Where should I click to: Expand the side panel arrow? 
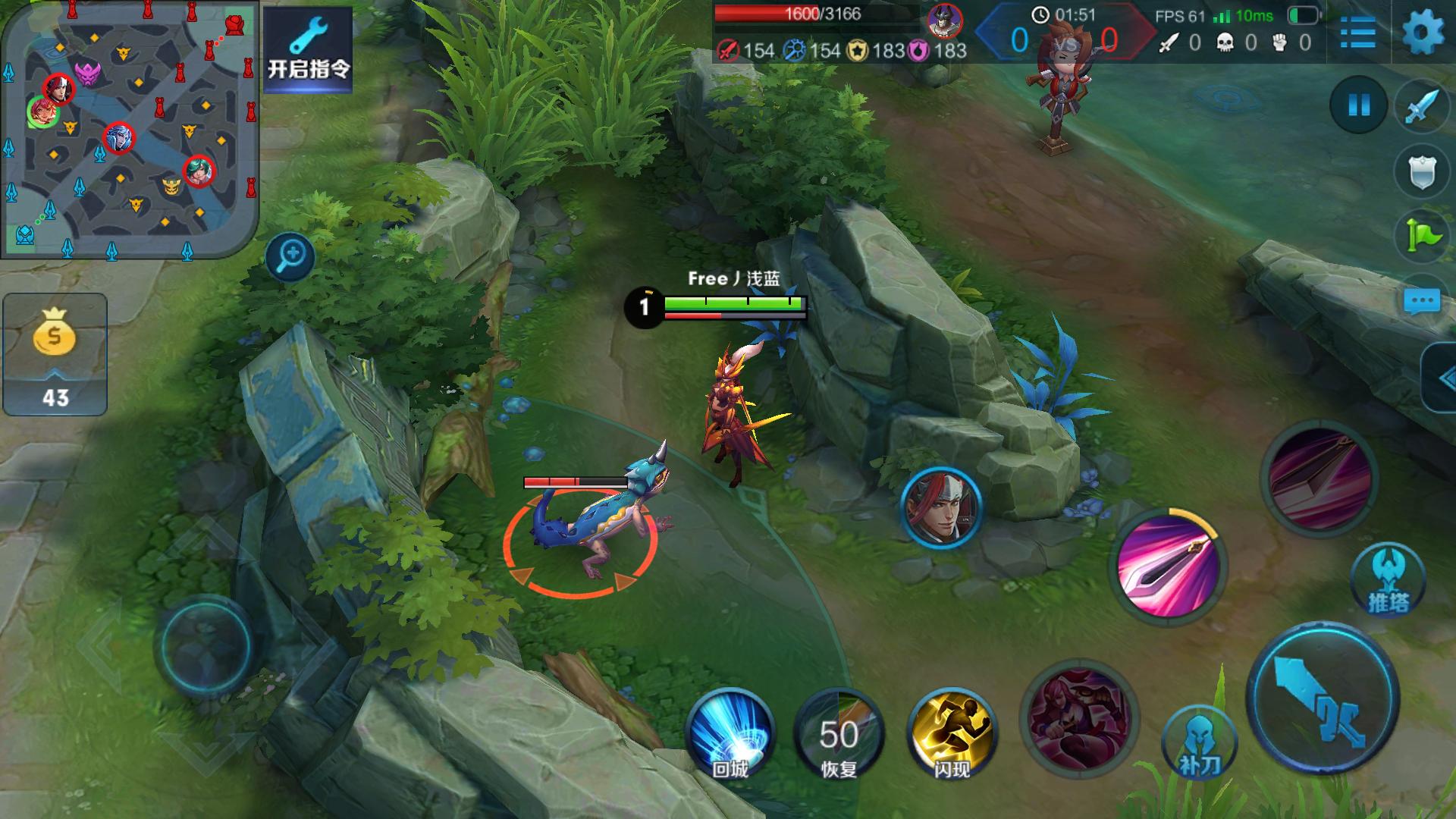point(1439,378)
